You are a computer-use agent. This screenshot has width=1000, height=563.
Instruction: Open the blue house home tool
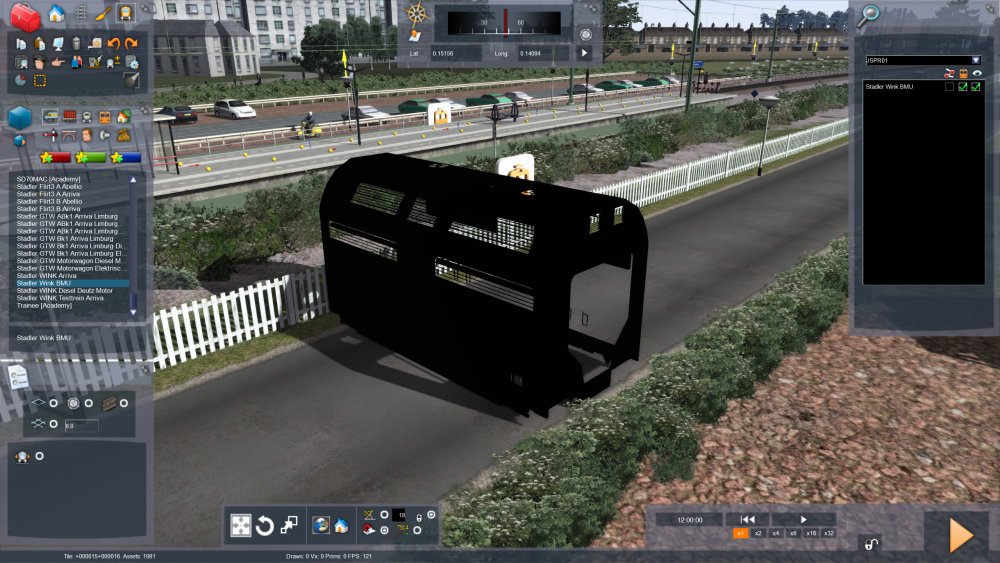click(x=56, y=14)
